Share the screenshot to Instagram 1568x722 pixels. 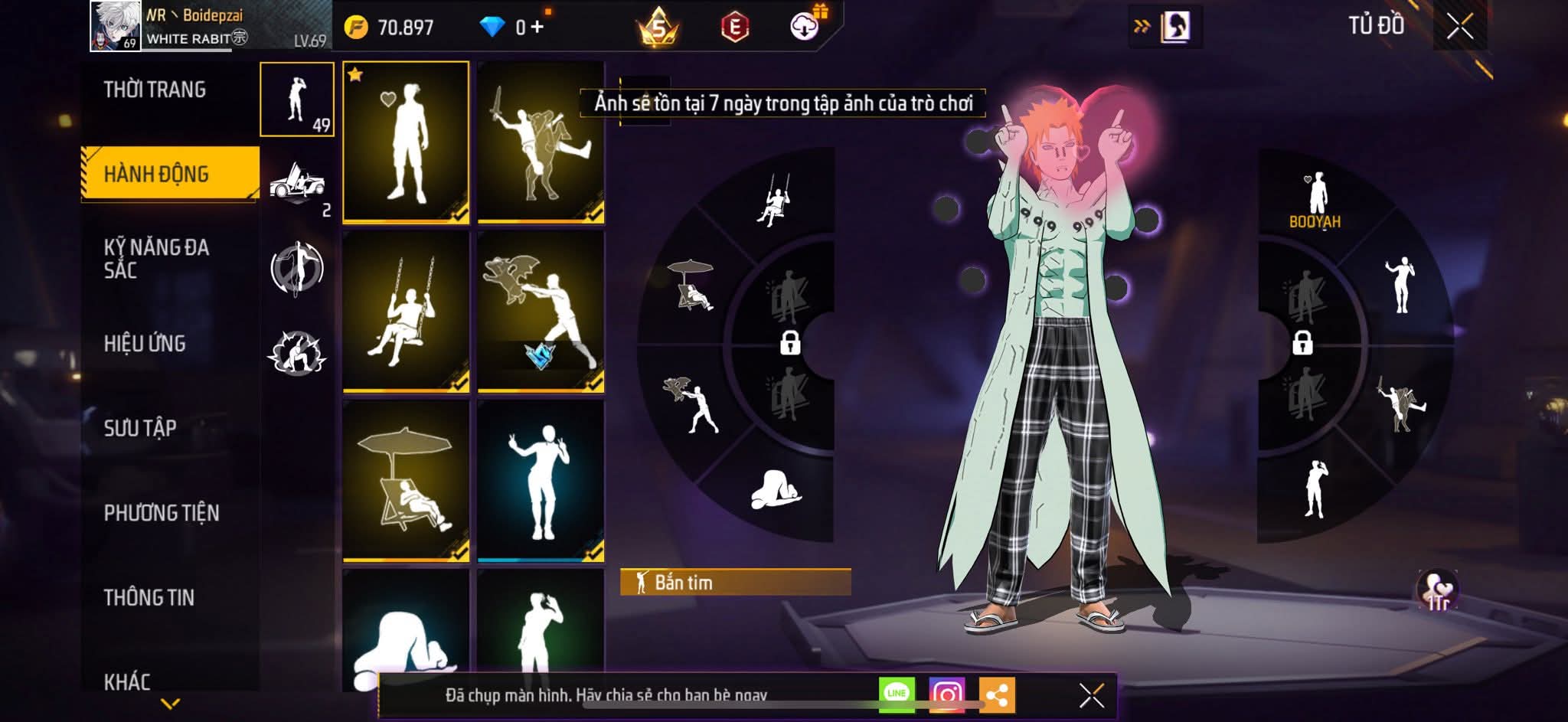point(946,694)
